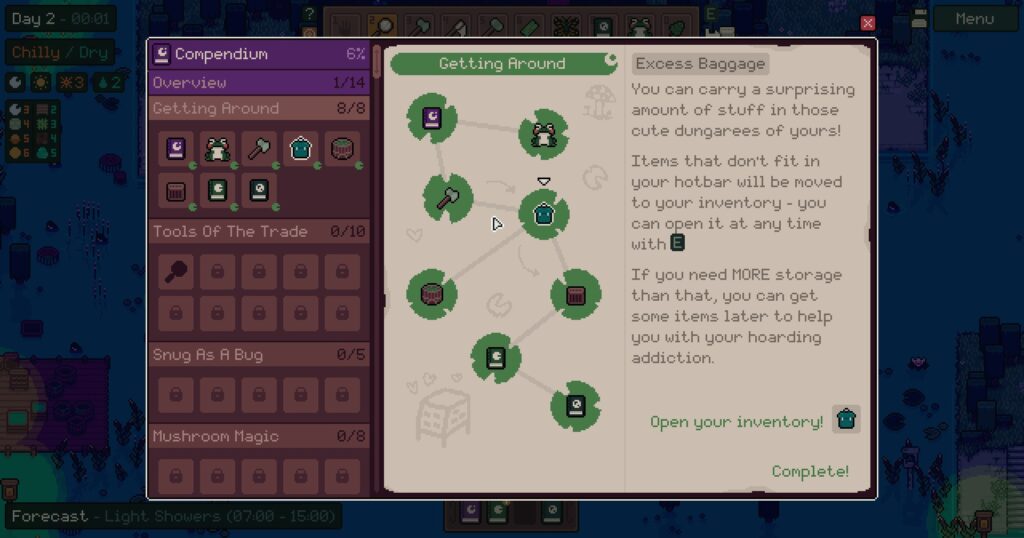Switch to the Mushroom Magic category

(259, 437)
